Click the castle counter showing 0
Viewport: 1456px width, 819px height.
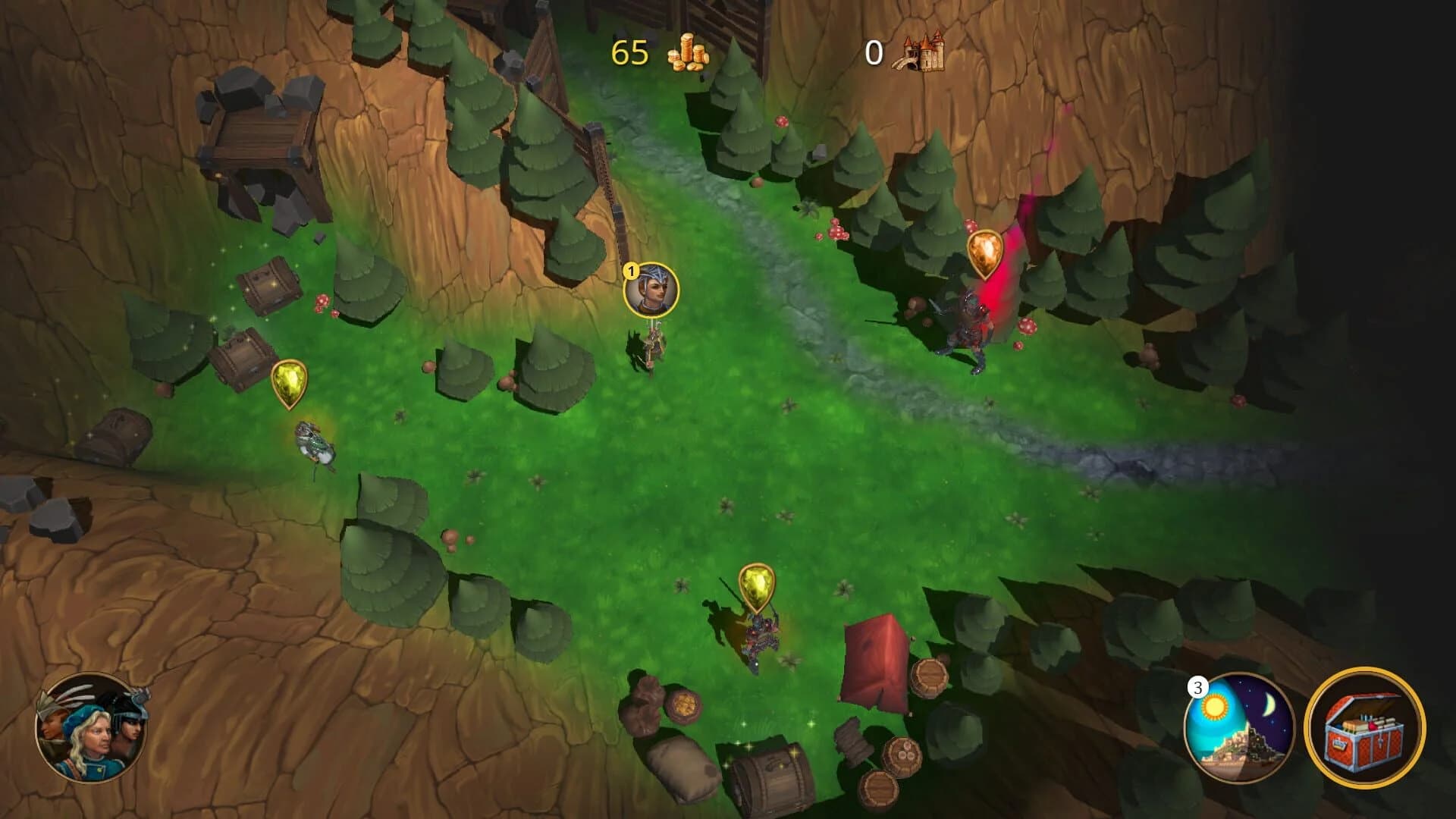pos(872,53)
